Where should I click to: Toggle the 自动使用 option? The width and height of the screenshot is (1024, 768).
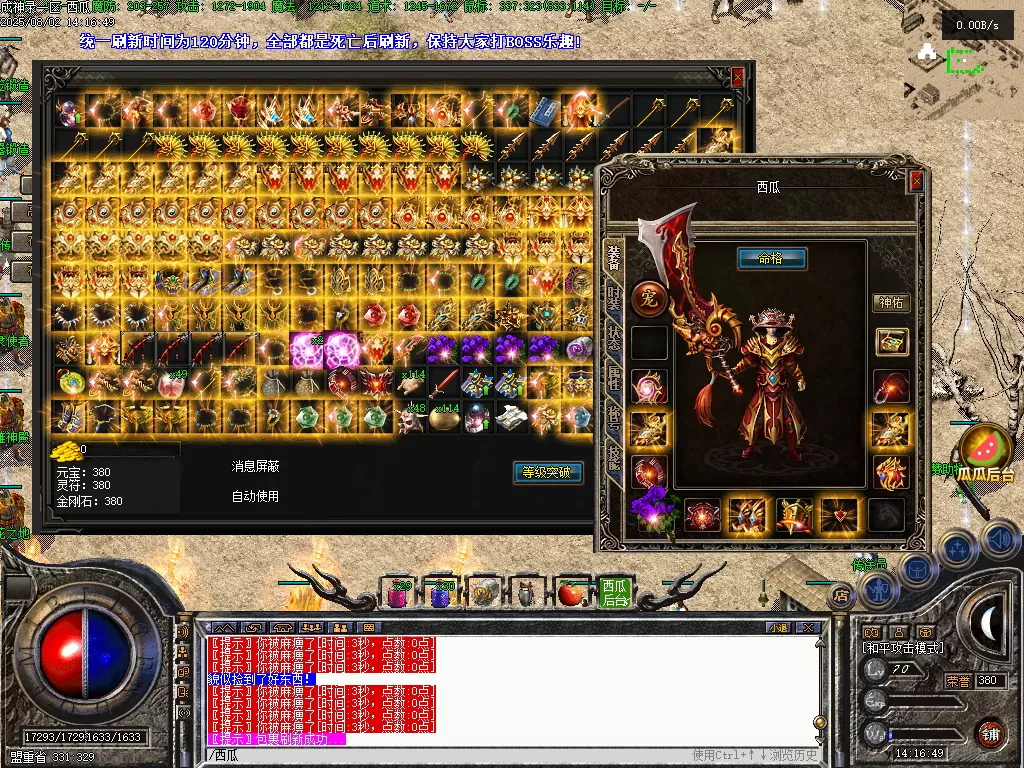(255, 496)
